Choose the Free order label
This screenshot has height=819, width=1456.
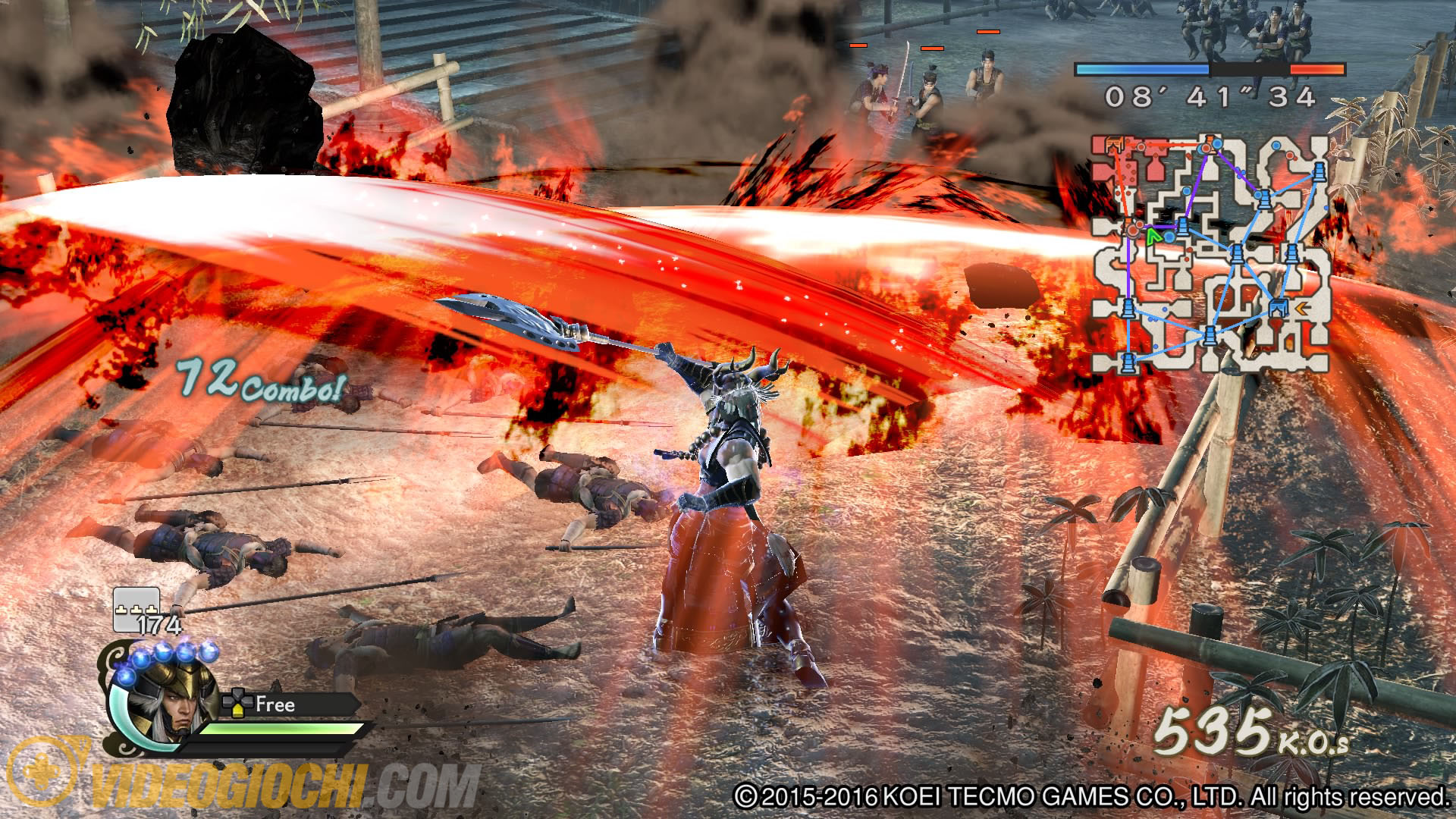275,704
